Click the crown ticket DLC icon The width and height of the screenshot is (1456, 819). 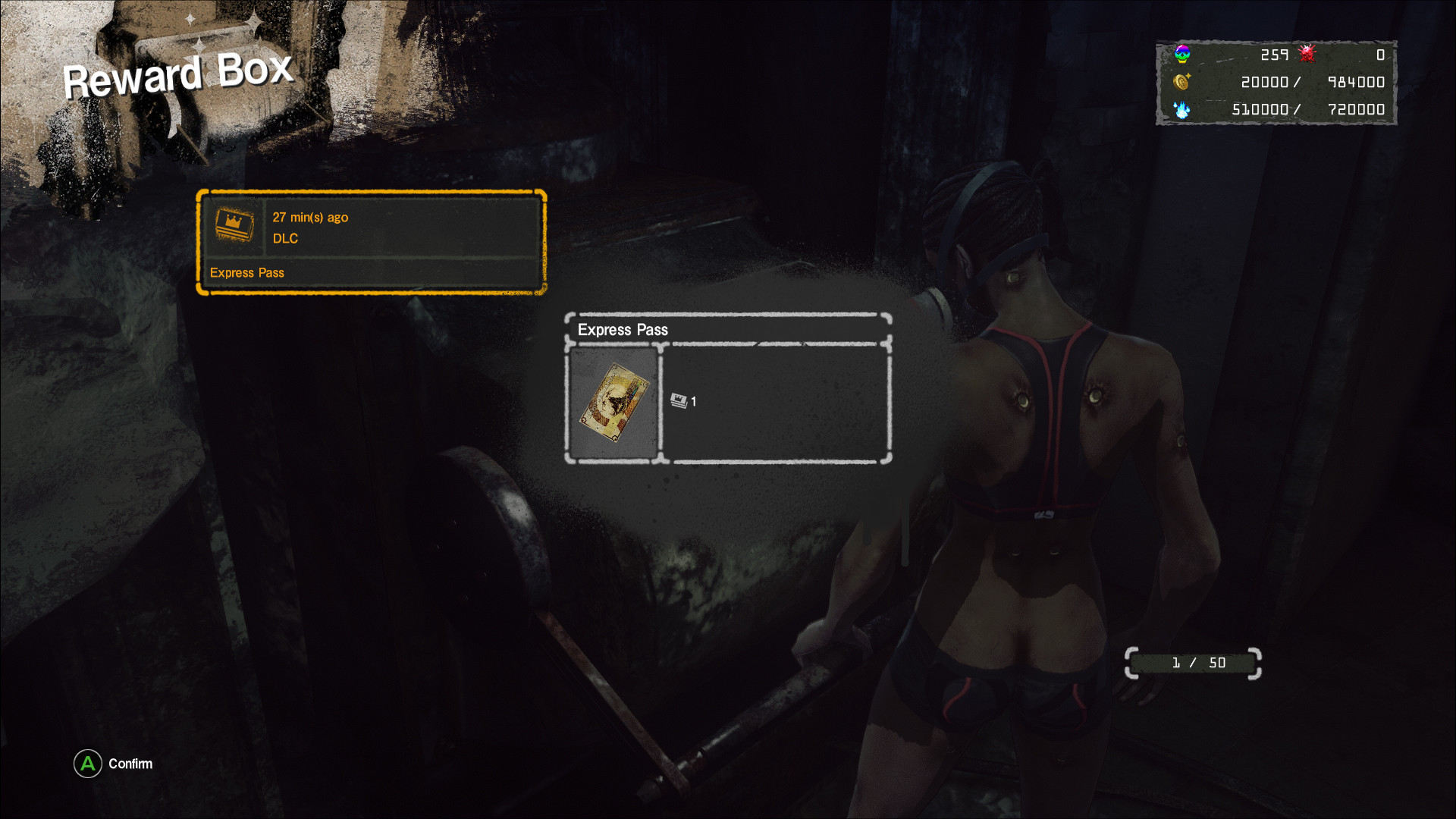pos(234,225)
